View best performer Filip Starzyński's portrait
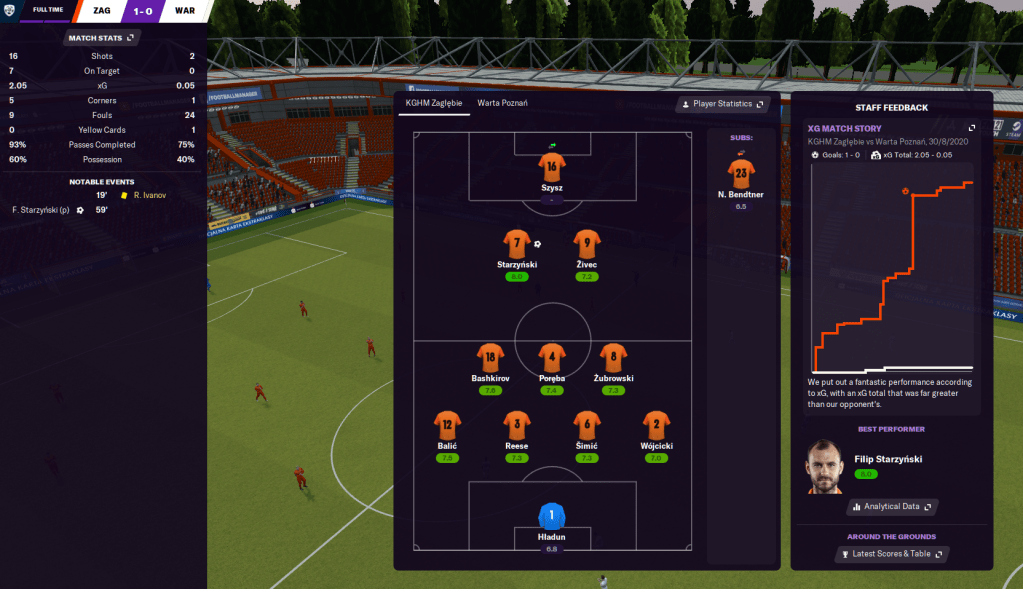Image resolution: width=1023 pixels, height=589 pixels. pyautogui.click(x=826, y=467)
